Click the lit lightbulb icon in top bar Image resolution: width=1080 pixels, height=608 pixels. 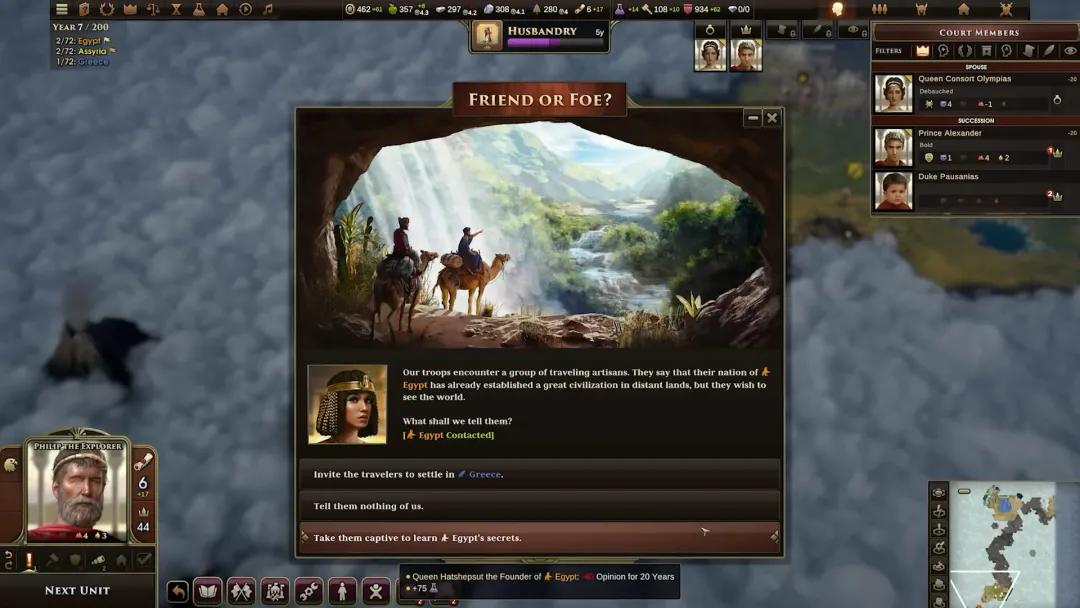837,9
